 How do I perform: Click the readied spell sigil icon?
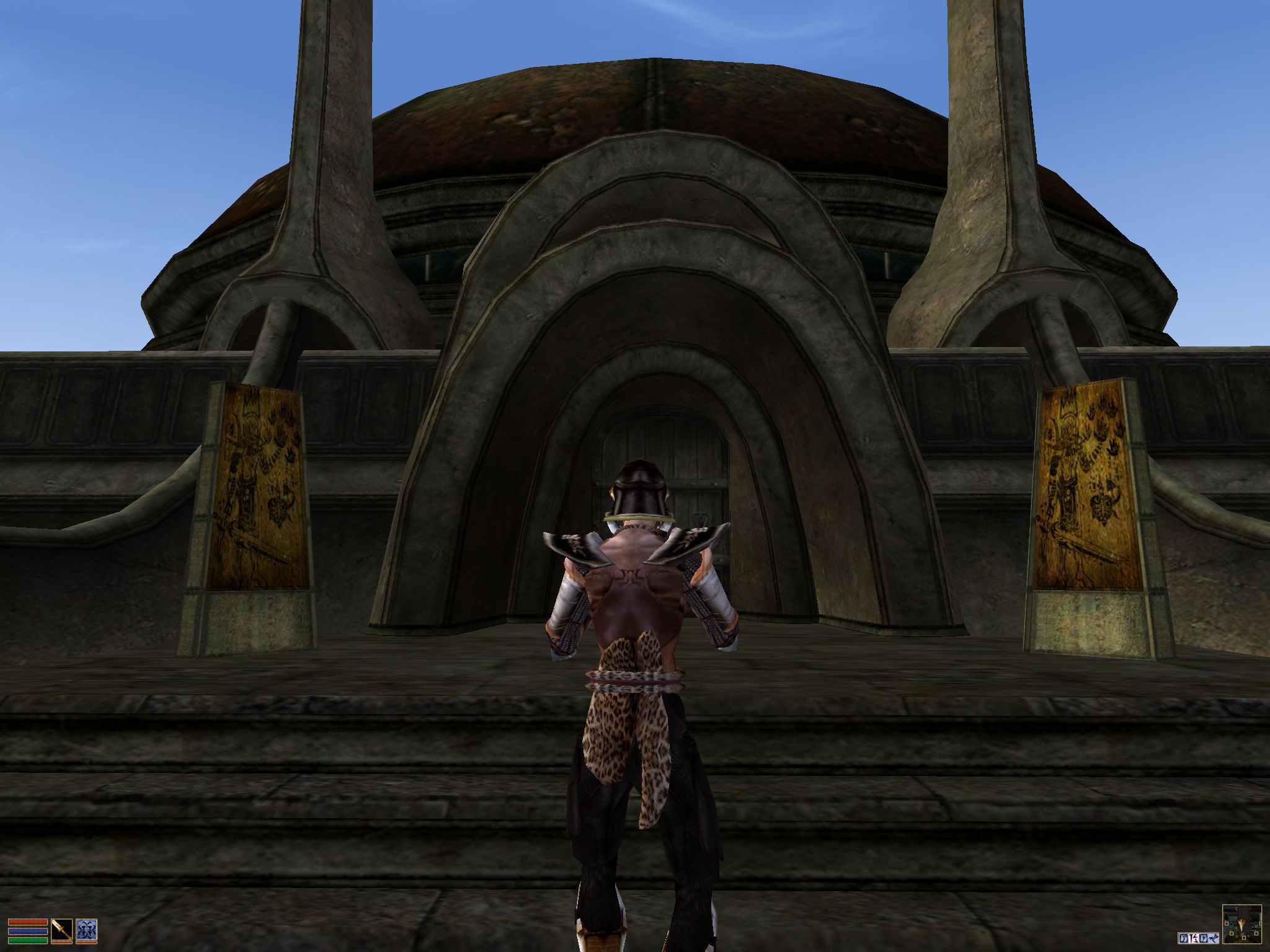86,930
